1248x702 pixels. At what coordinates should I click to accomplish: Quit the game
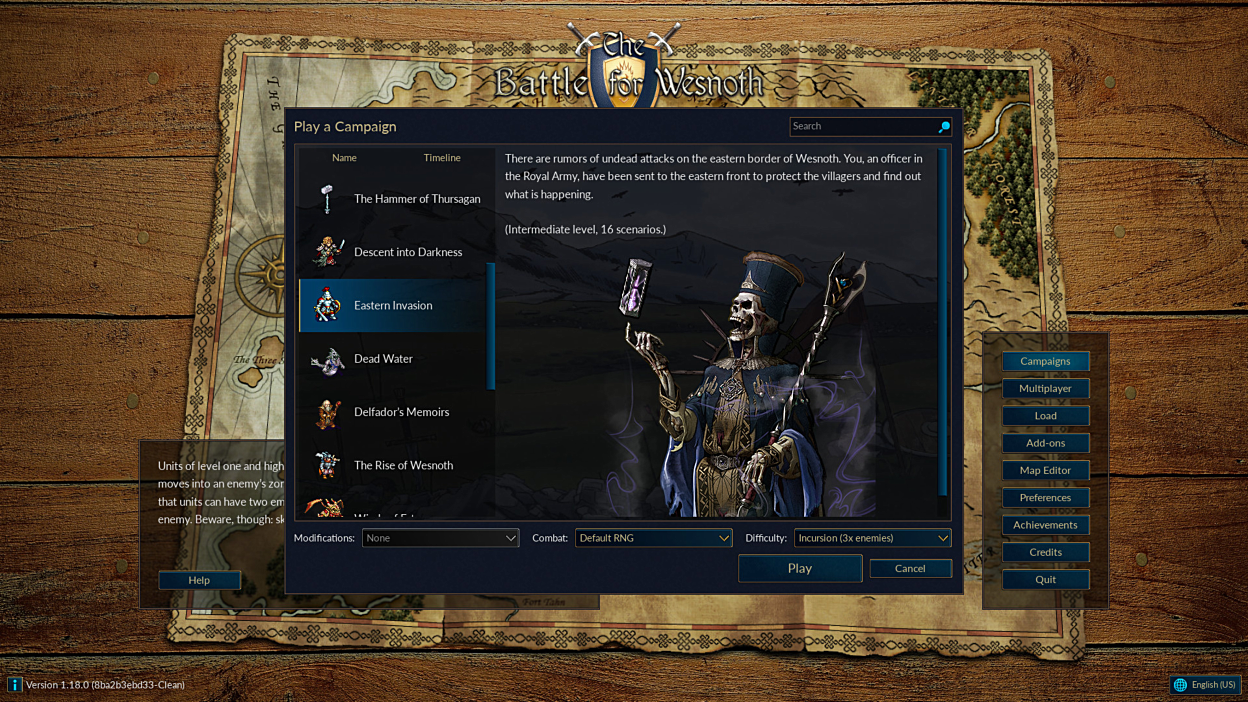pyautogui.click(x=1045, y=579)
